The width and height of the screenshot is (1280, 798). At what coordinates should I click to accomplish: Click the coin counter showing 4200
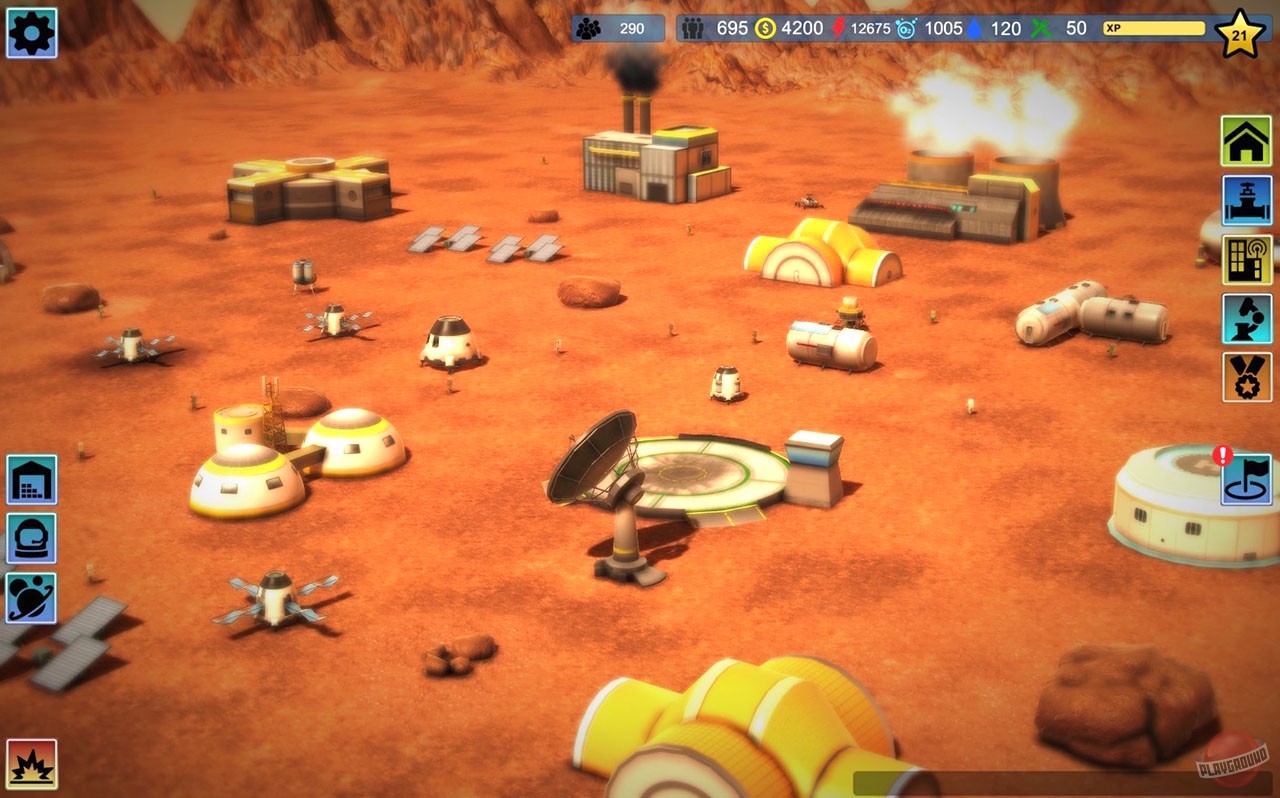783,28
